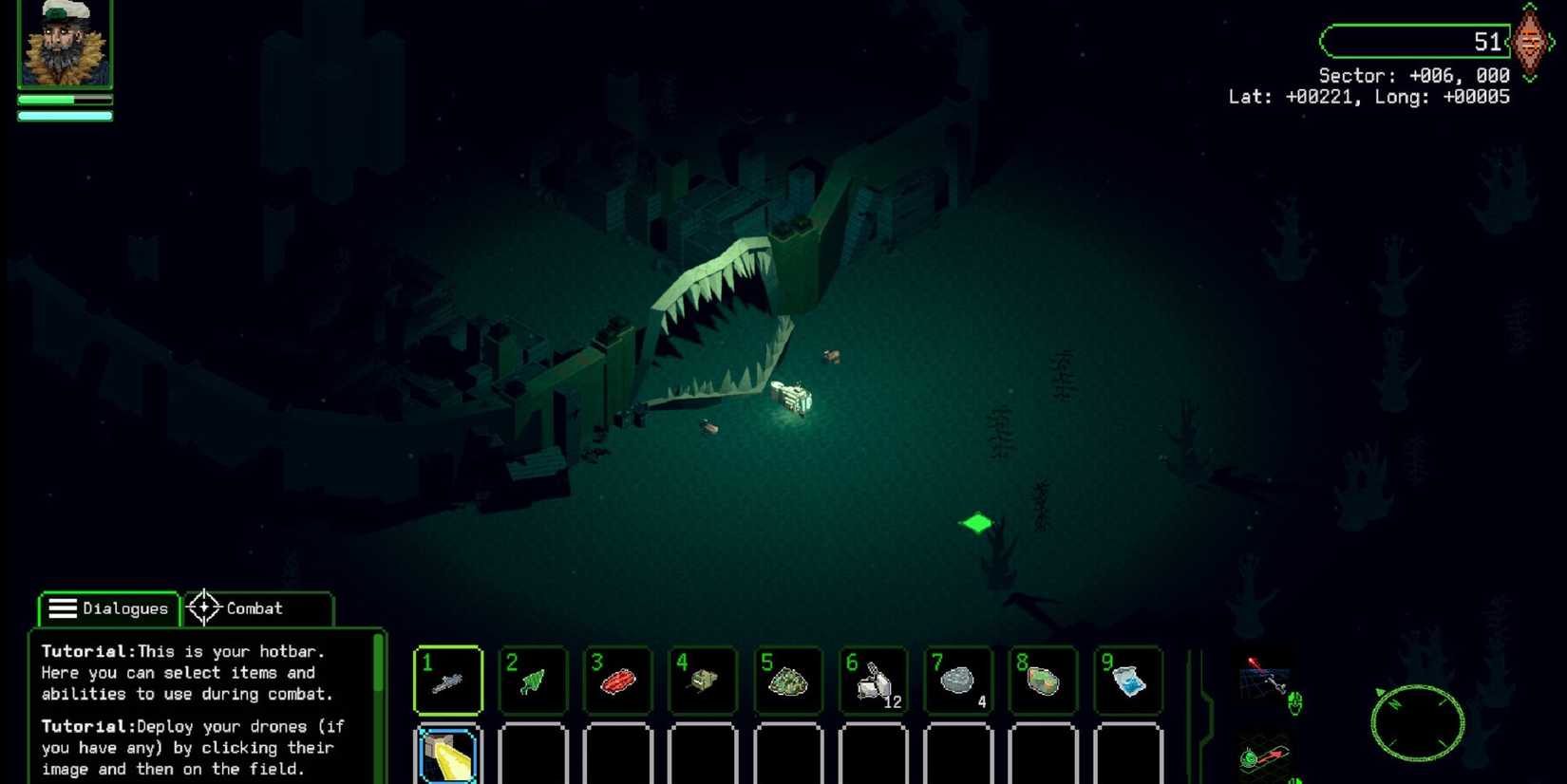1567x784 pixels.
Task: Select the stack of 12 drones in slot 6
Action: pyautogui.click(x=872, y=680)
